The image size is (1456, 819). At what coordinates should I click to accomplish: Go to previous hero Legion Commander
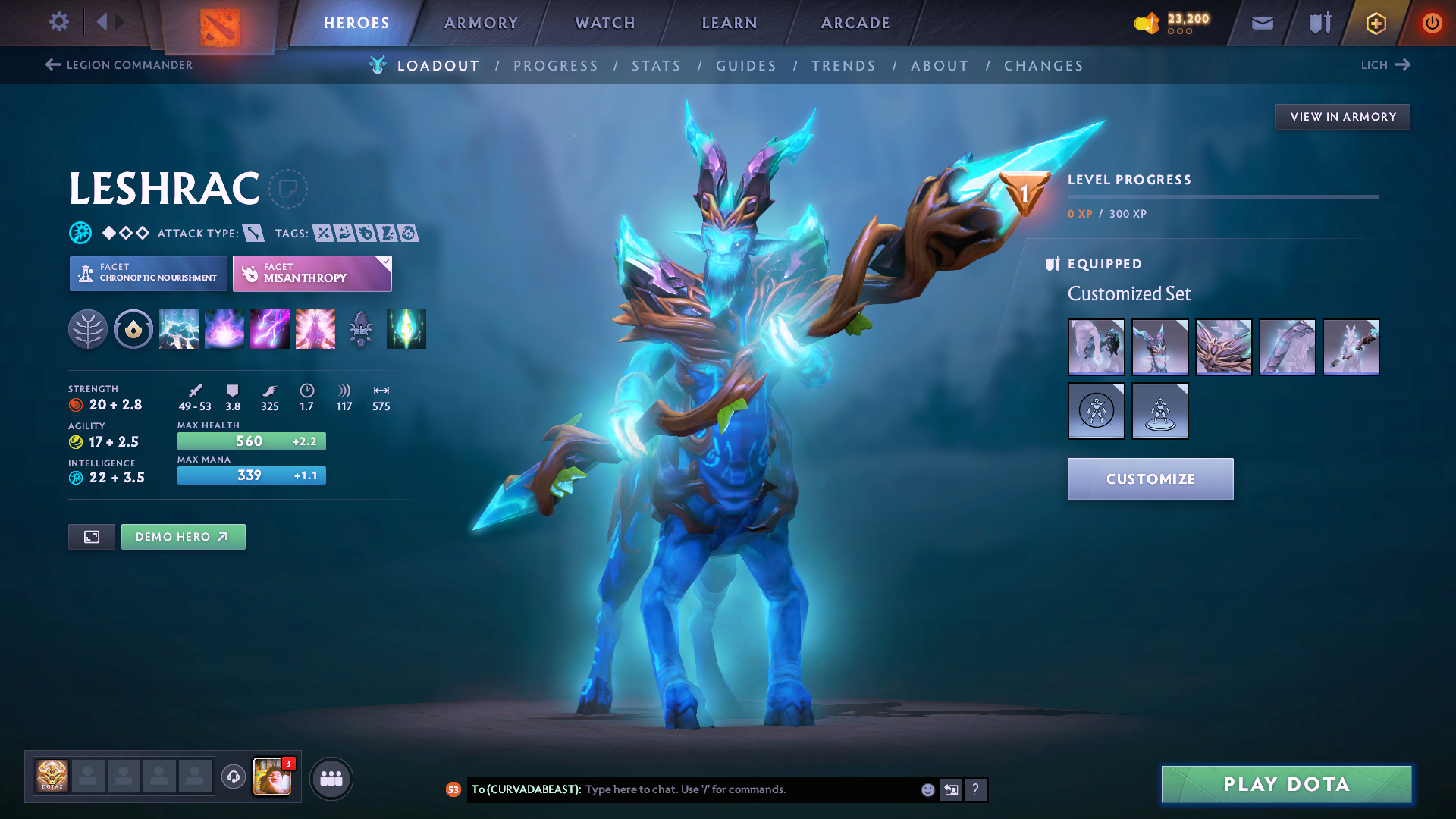pyautogui.click(x=119, y=65)
